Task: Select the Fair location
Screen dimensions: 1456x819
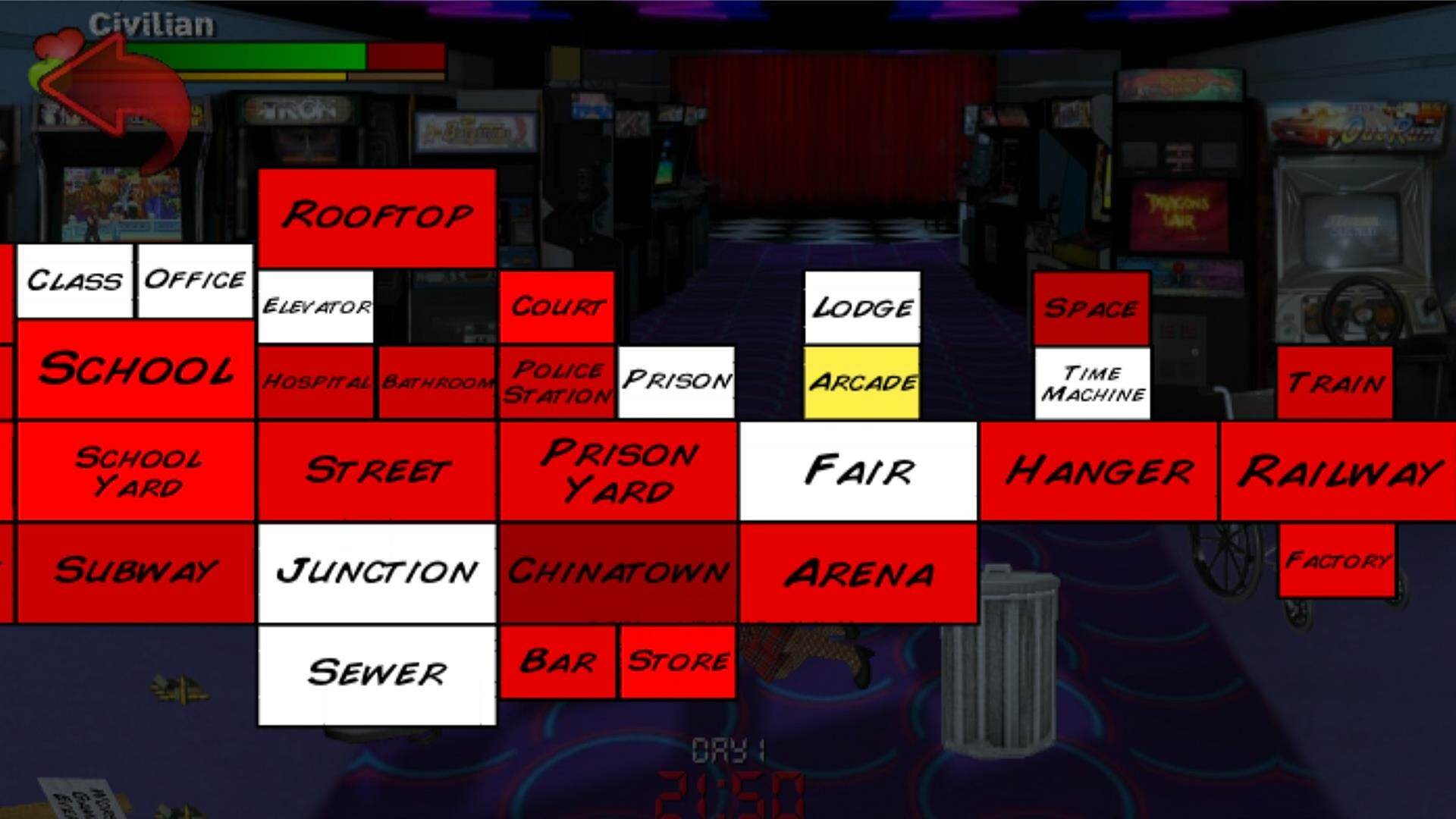Action: point(858,470)
